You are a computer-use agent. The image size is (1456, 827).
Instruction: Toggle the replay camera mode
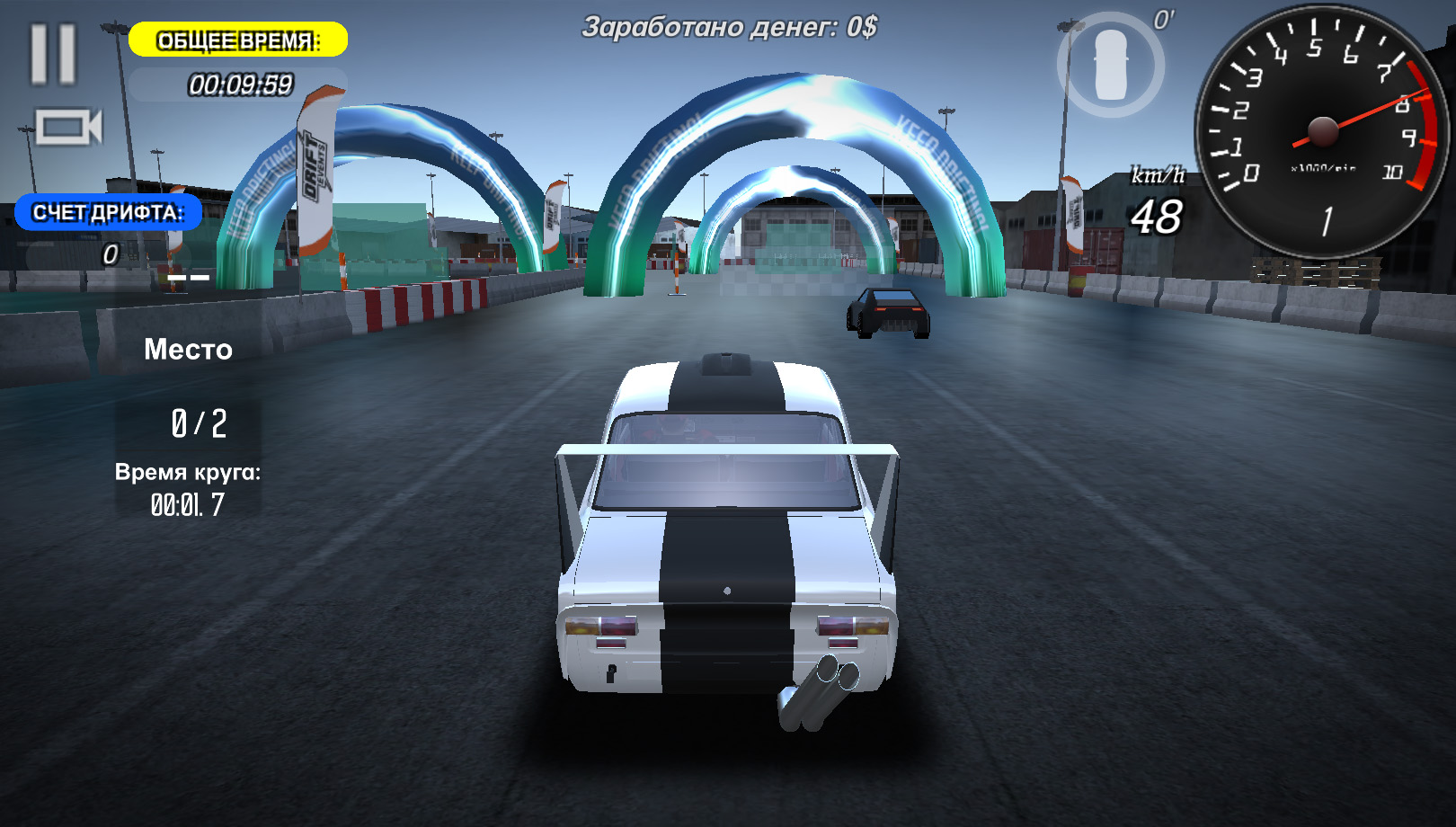coord(67,126)
